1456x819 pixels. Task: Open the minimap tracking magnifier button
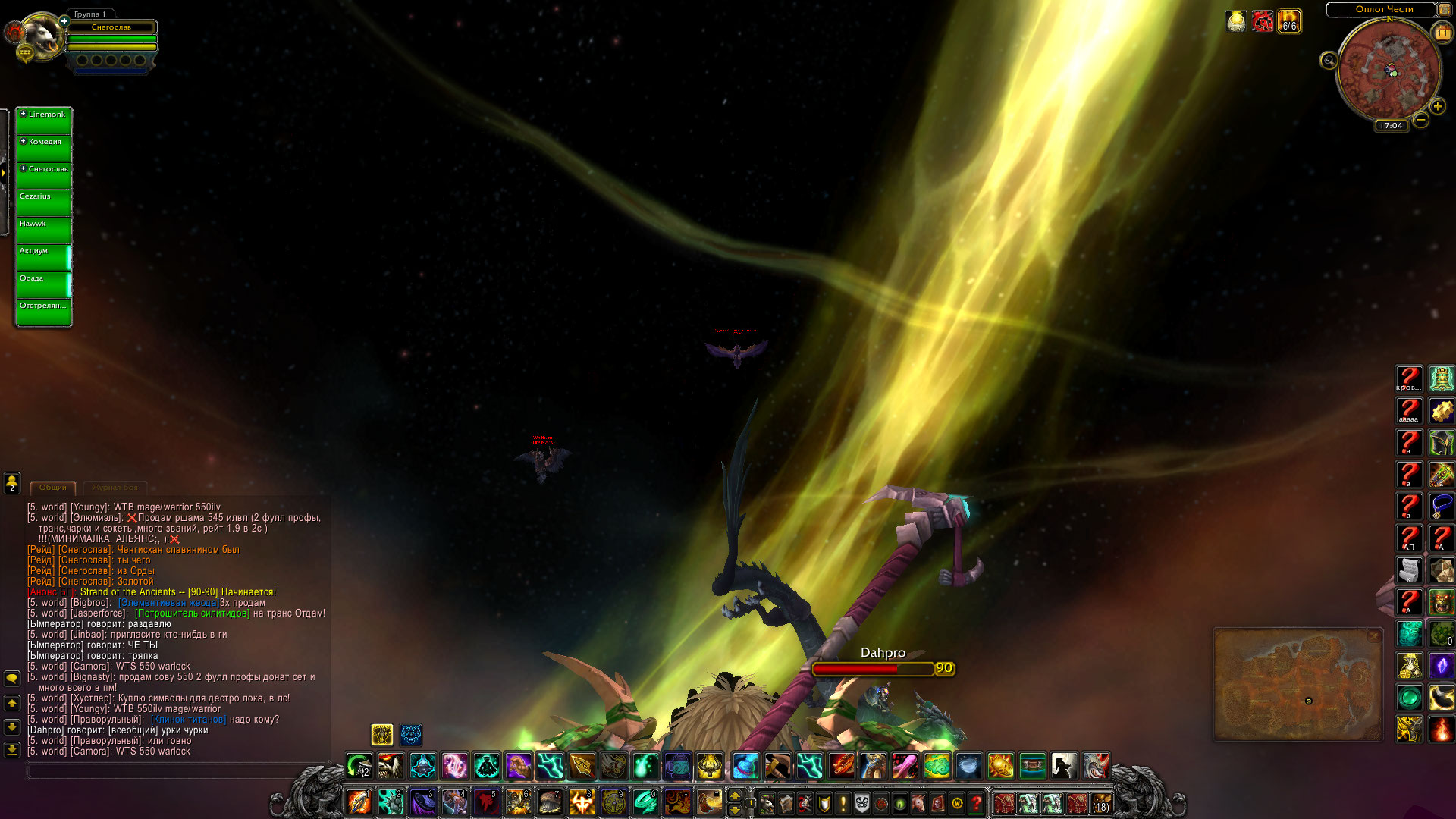pyautogui.click(x=1329, y=61)
